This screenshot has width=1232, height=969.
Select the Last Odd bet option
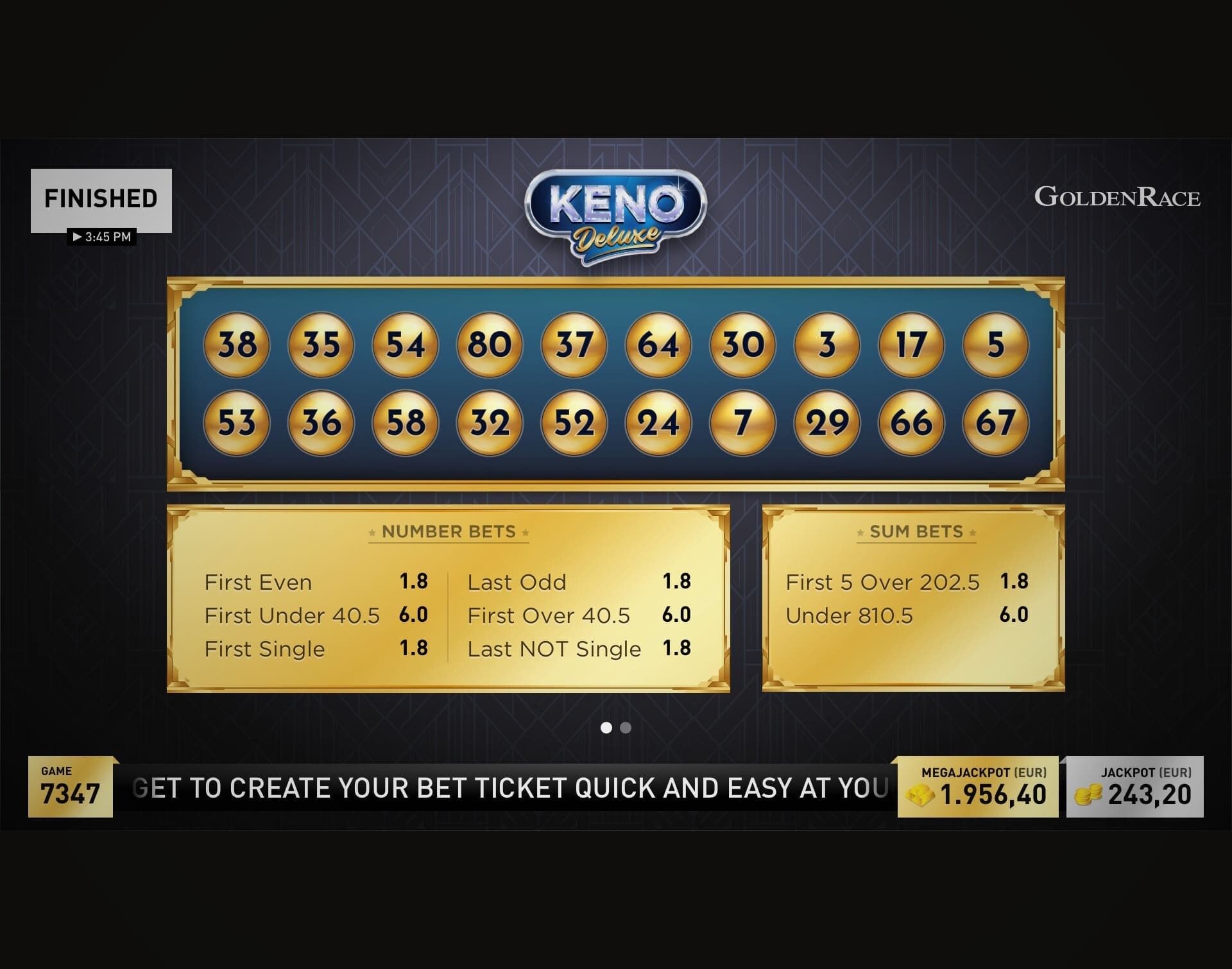(x=518, y=582)
